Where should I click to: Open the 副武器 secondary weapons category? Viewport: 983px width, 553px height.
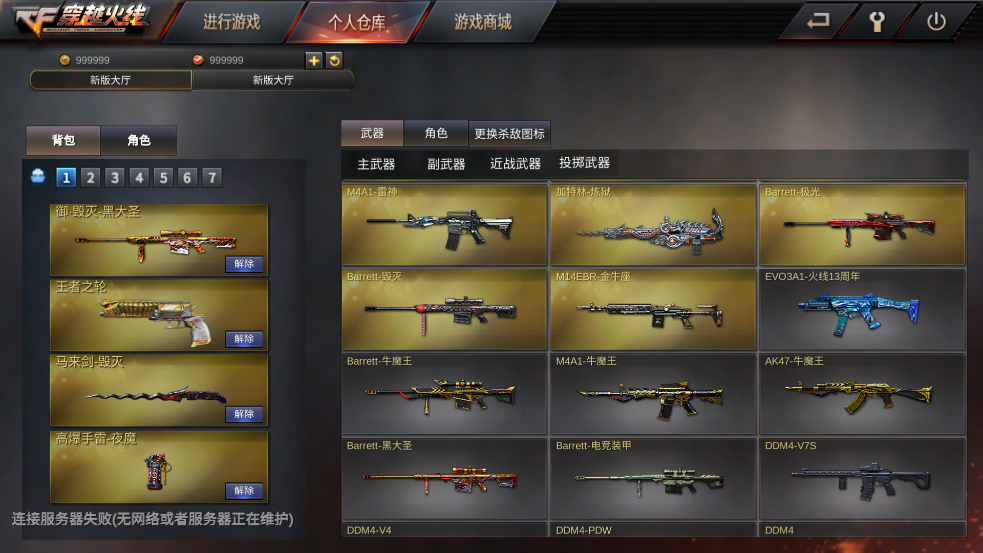446,164
